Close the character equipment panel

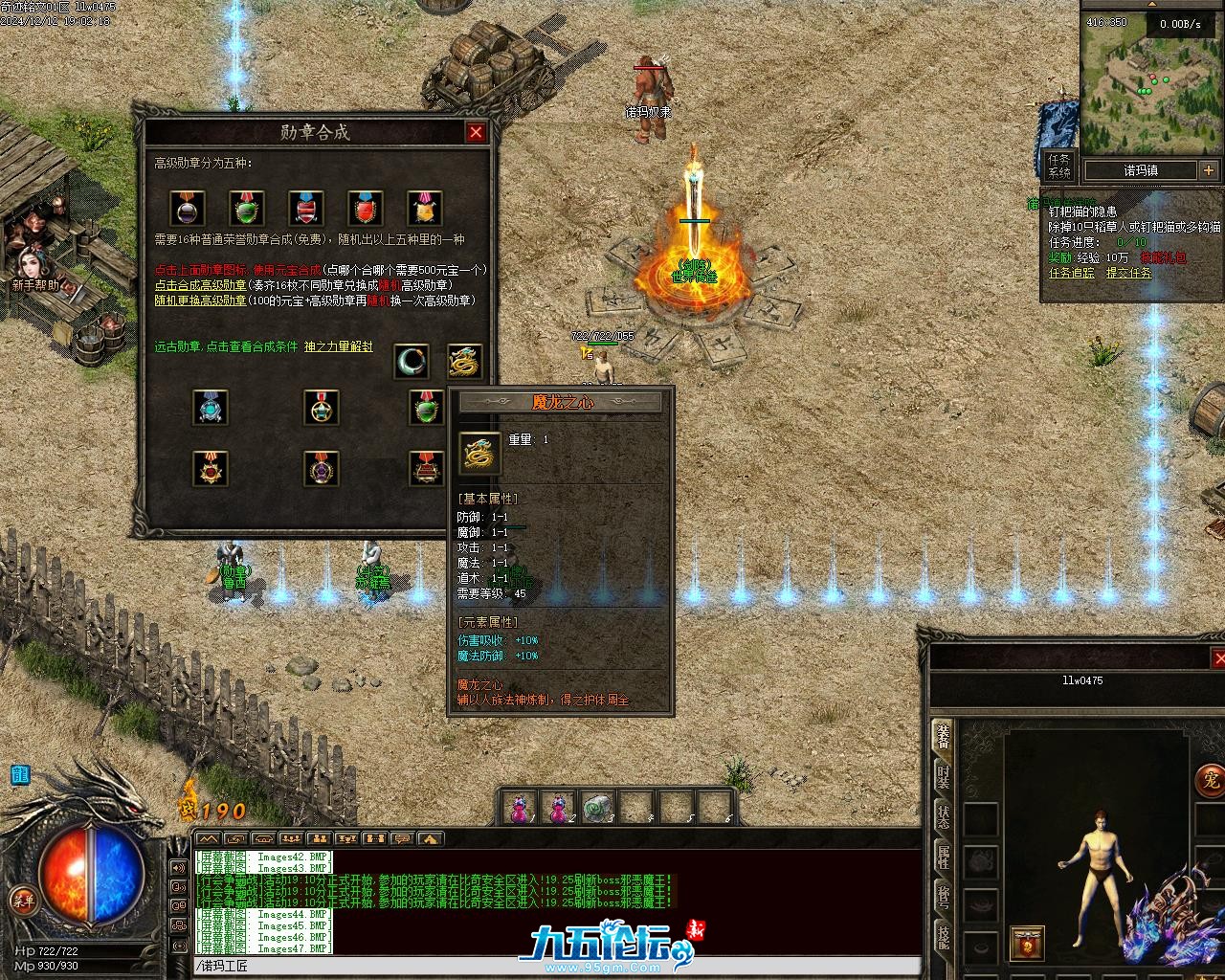pos(1217,657)
